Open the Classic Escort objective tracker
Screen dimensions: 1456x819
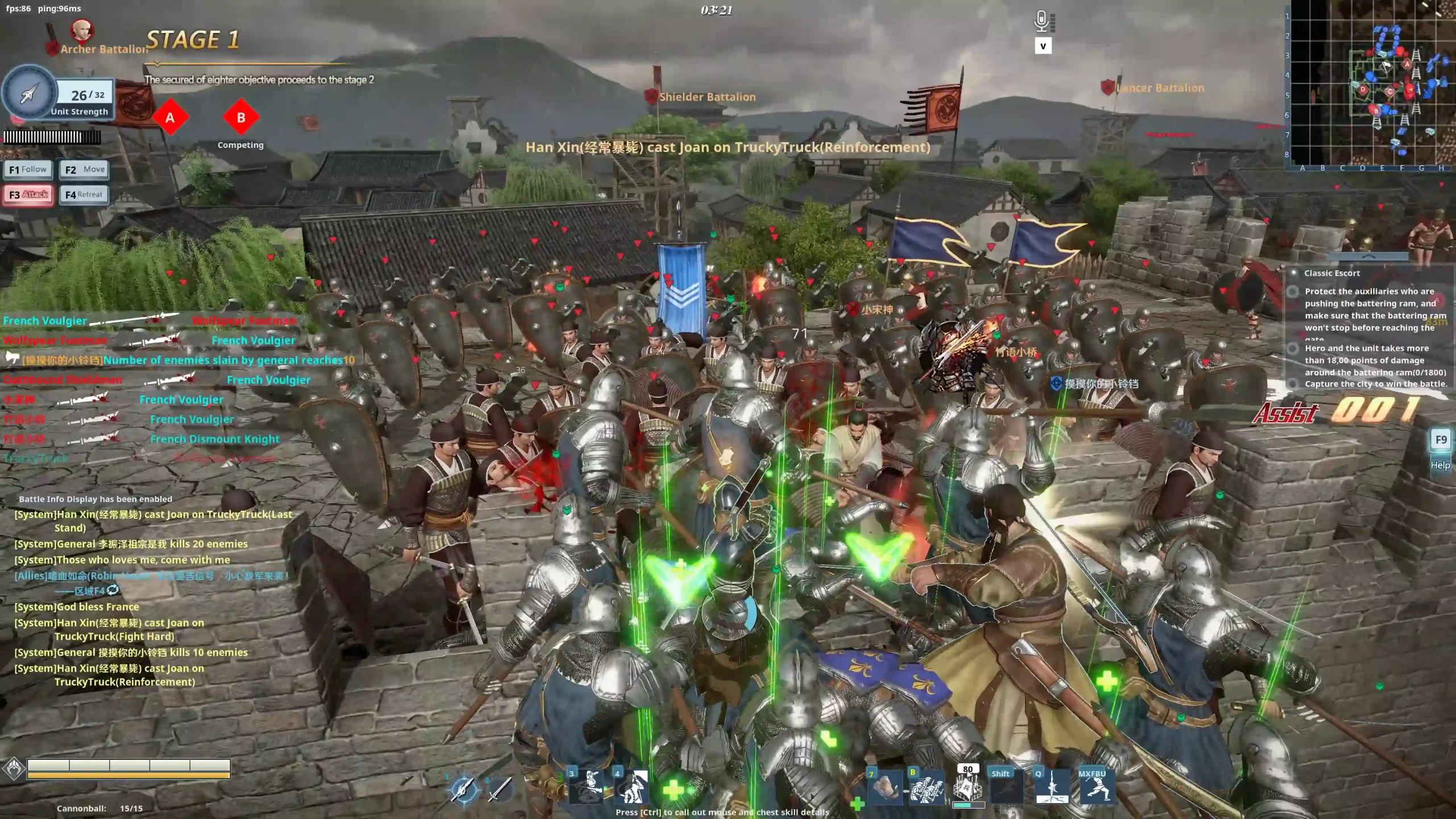click(x=1332, y=273)
